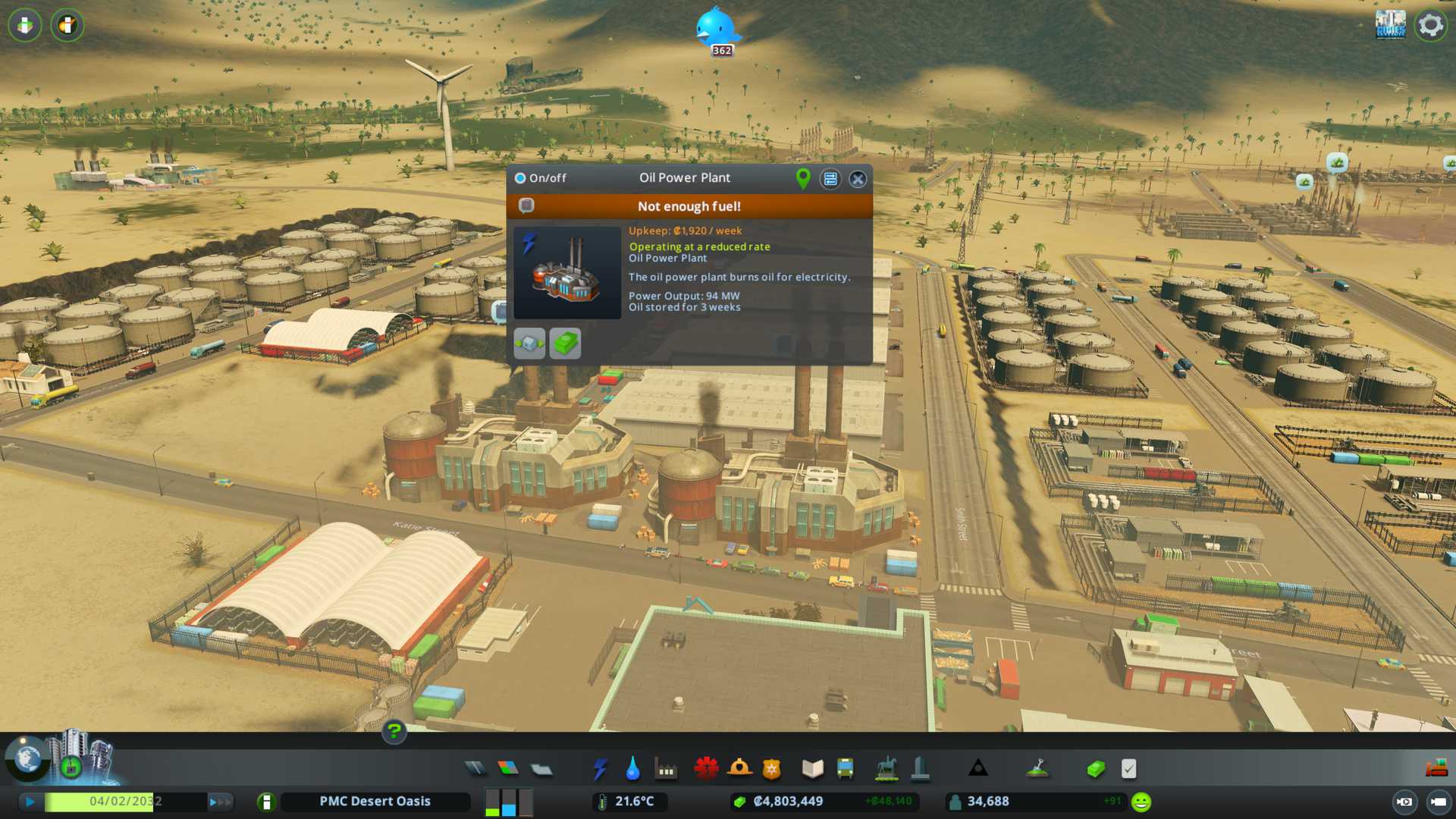Change the simulation speed arrows

click(219, 802)
